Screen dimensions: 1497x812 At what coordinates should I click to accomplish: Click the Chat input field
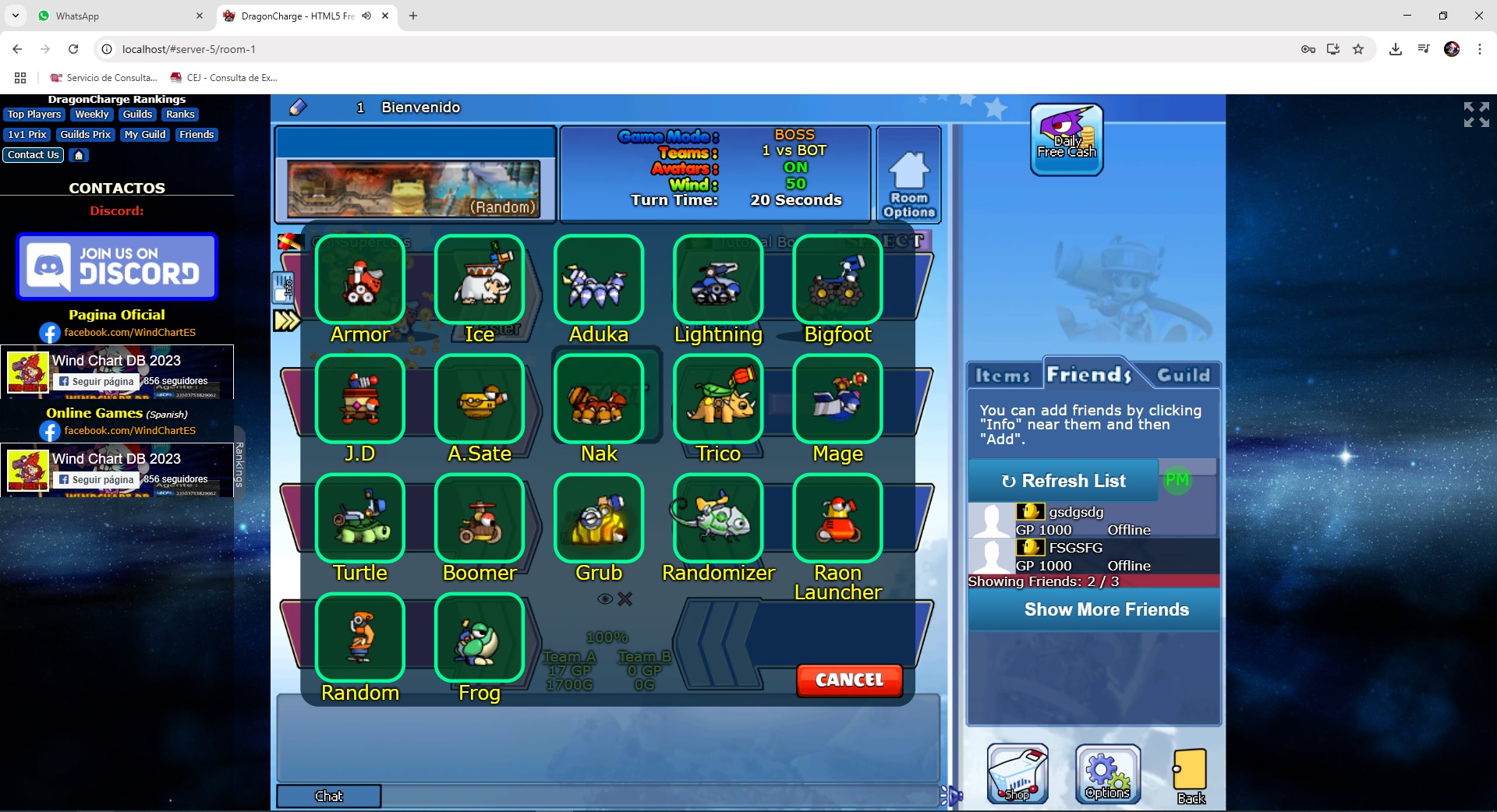coord(328,796)
